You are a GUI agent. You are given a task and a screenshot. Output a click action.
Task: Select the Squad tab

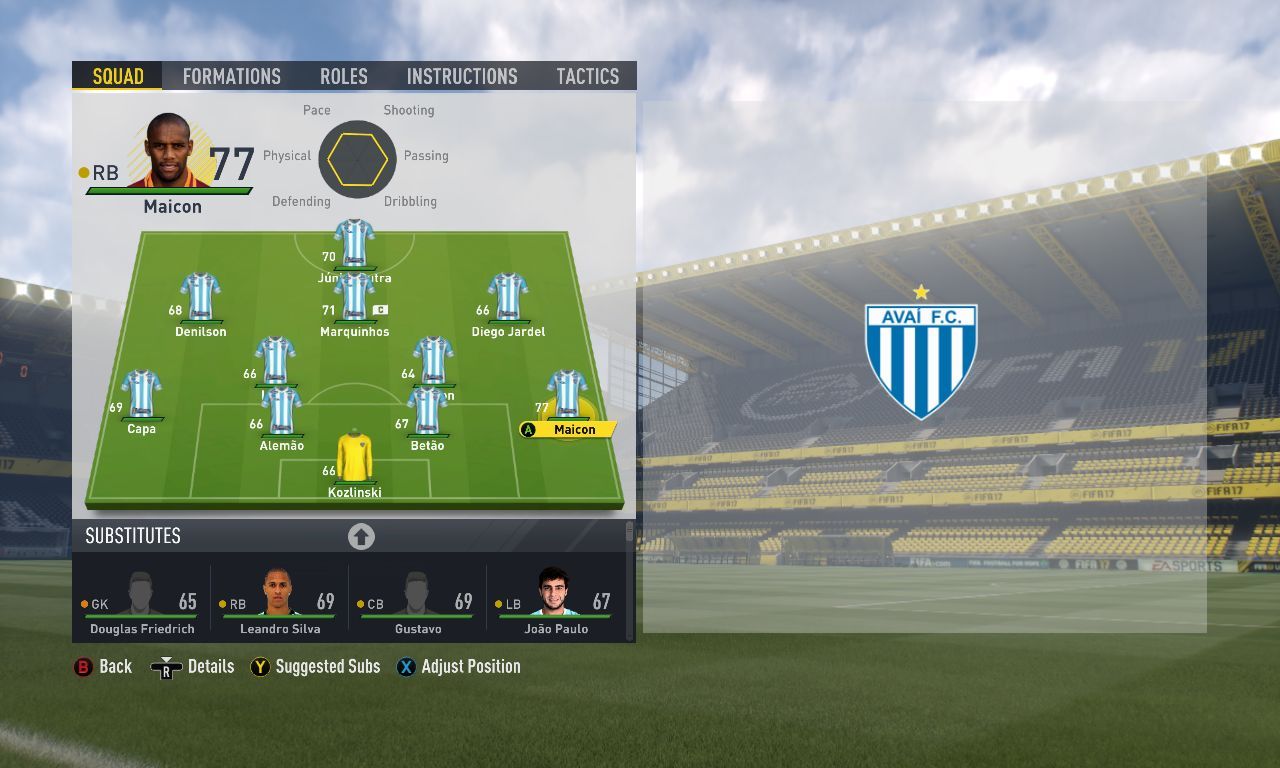(118, 76)
